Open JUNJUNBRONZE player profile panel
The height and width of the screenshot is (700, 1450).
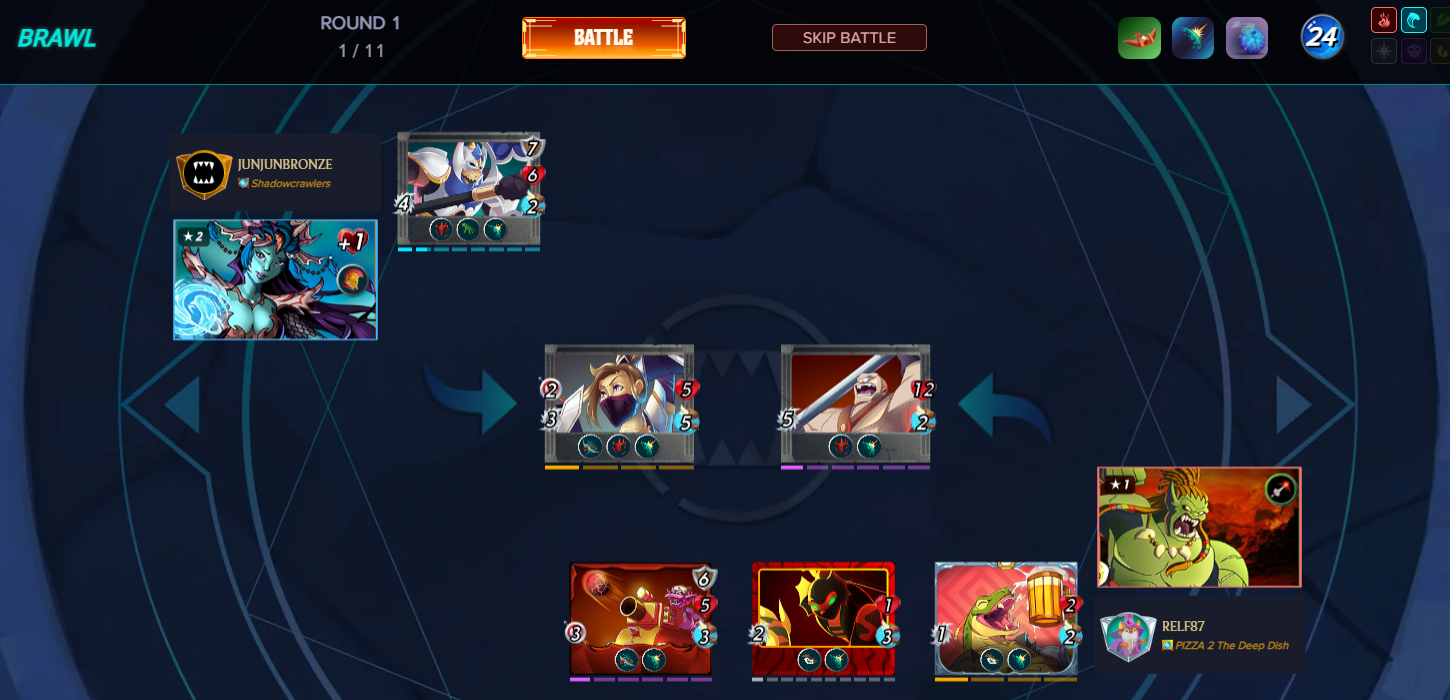[x=274, y=172]
